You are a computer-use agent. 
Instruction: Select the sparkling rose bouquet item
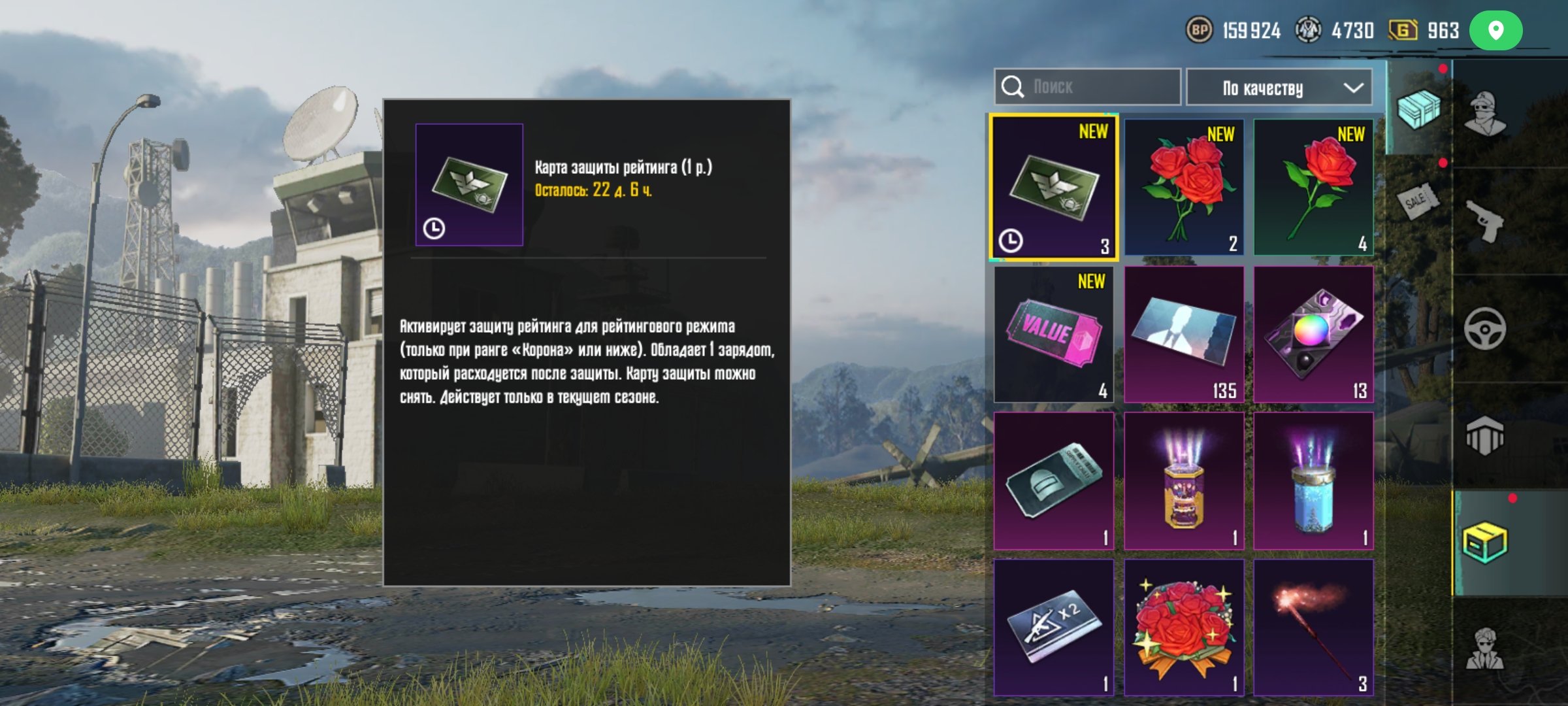click(x=1184, y=628)
